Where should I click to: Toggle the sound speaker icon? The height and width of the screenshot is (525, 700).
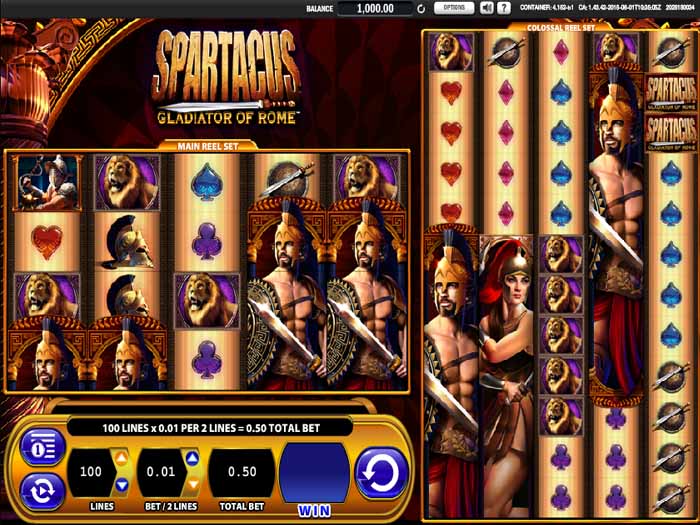(x=487, y=8)
